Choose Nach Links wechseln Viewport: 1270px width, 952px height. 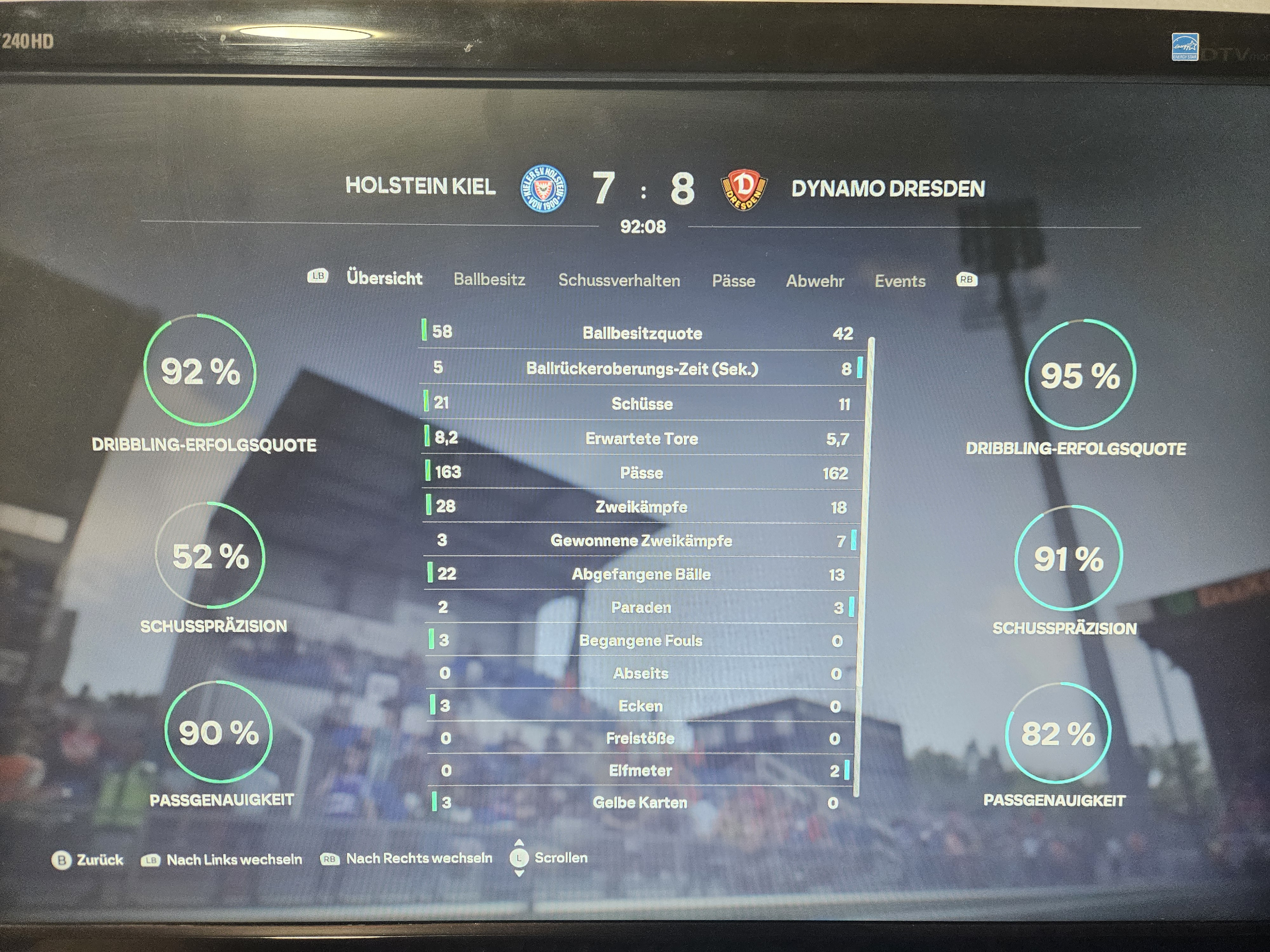tap(222, 860)
